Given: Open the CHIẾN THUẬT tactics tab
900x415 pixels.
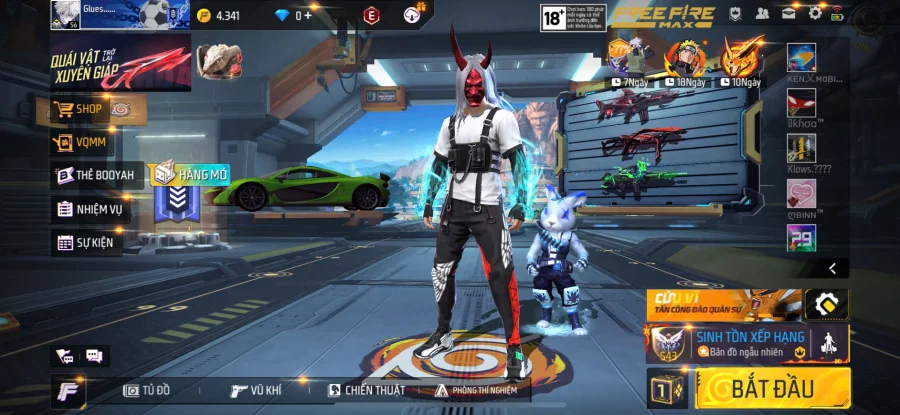Looking at the screenshot, I should [x=366, y=390].
